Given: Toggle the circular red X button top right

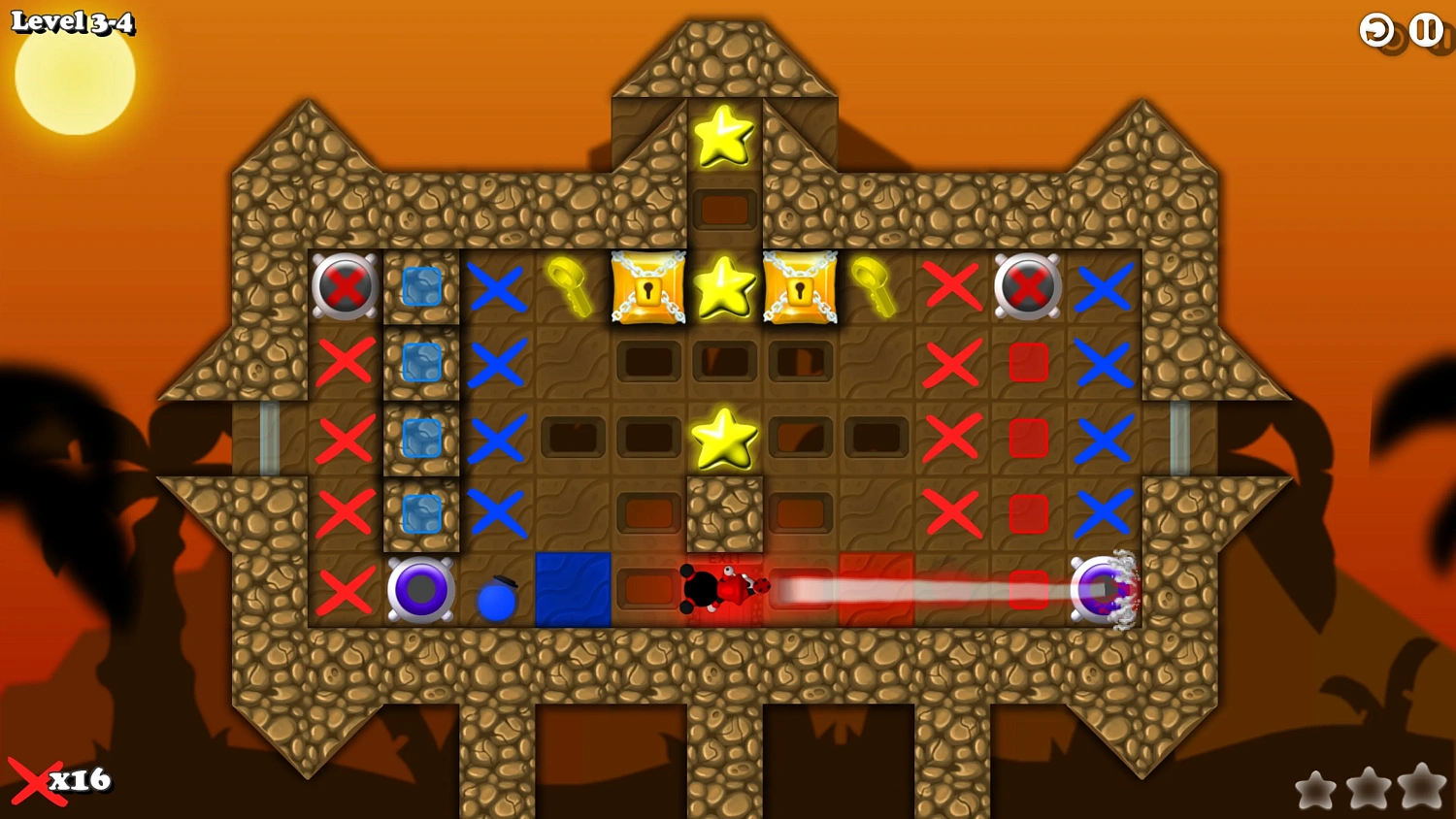Looking at the screenshot, I should point(1027,287).
